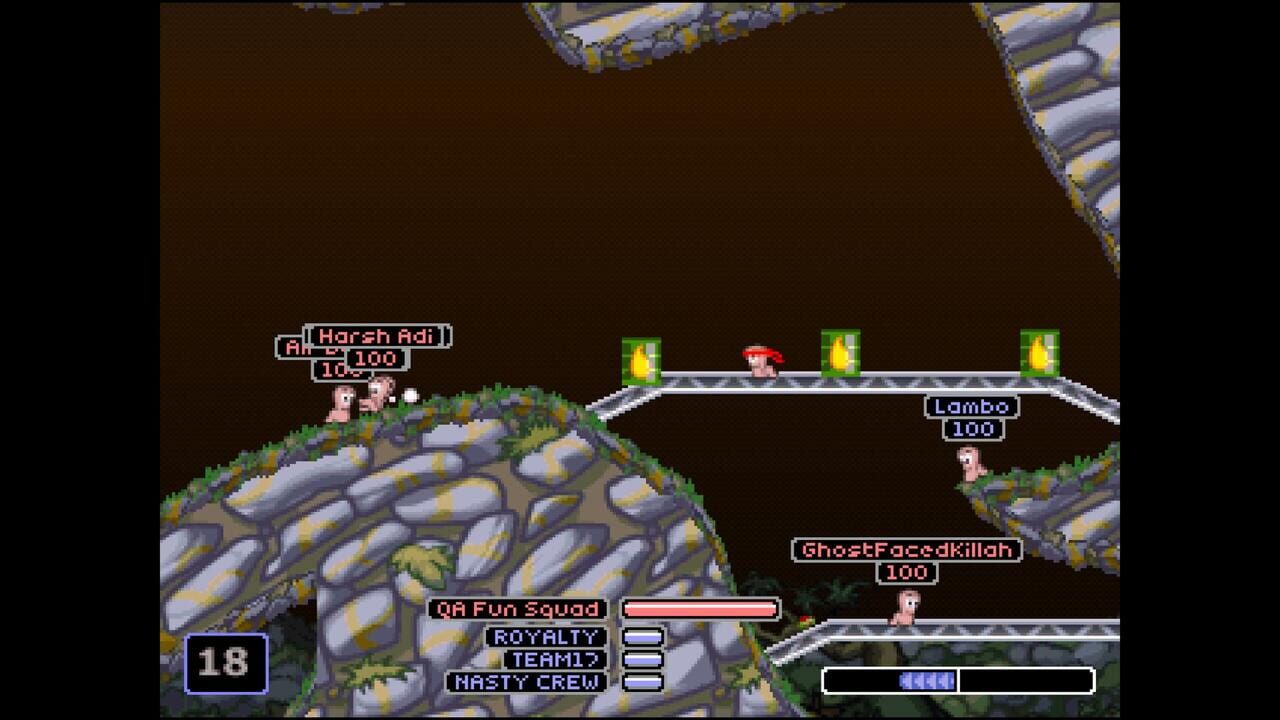This screenshot has height=720, width=1280.
Task: Select the active worm wearing the red bandana
Action: pos(760,365)
